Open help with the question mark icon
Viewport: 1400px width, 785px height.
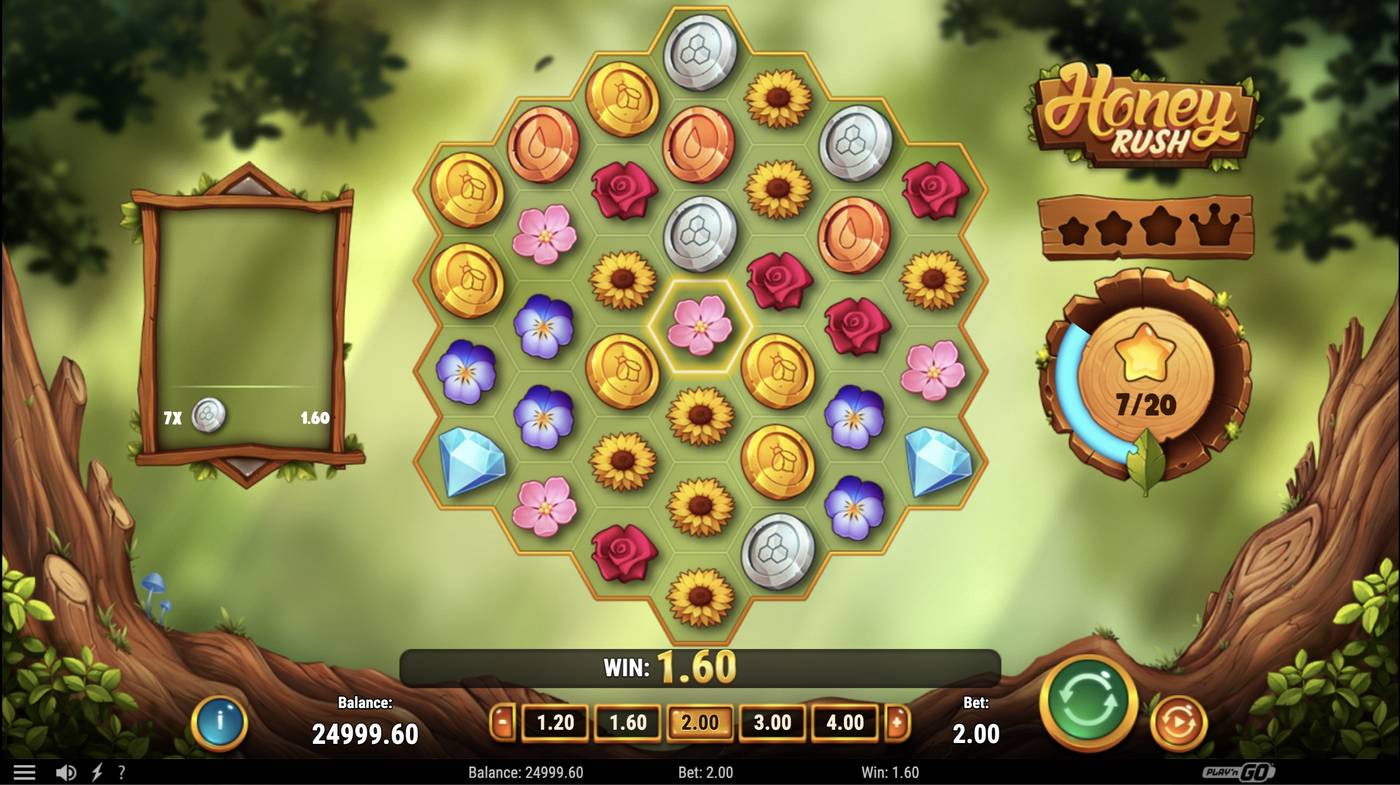[122, 771]
